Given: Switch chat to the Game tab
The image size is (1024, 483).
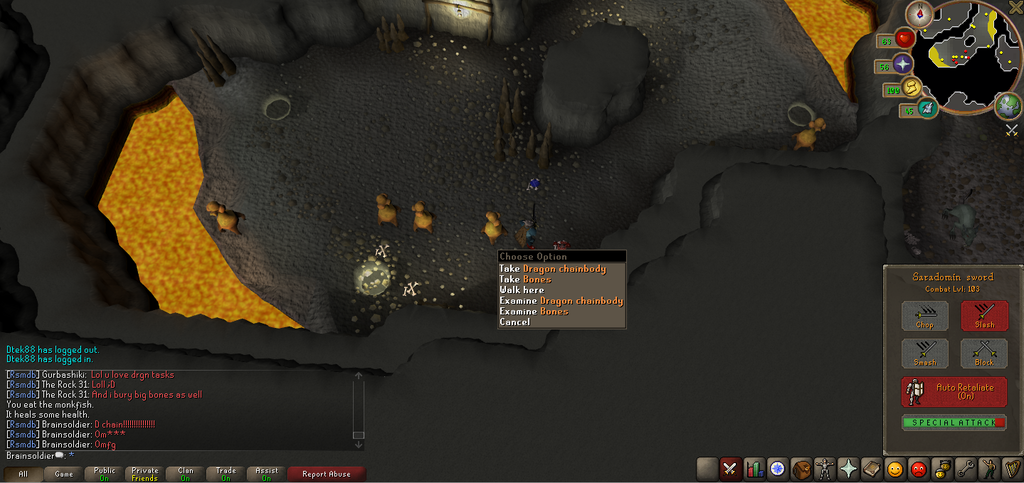Looking at the screenshot, I should click(x=63, y=474).
